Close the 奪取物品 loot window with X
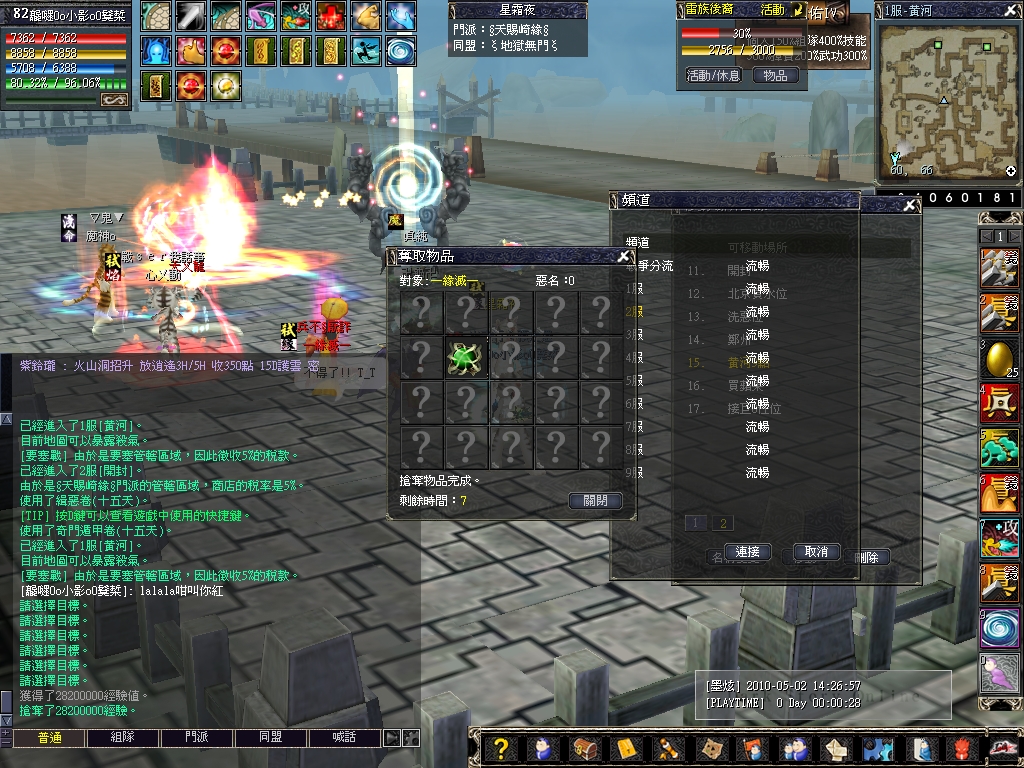 (624, 256)
